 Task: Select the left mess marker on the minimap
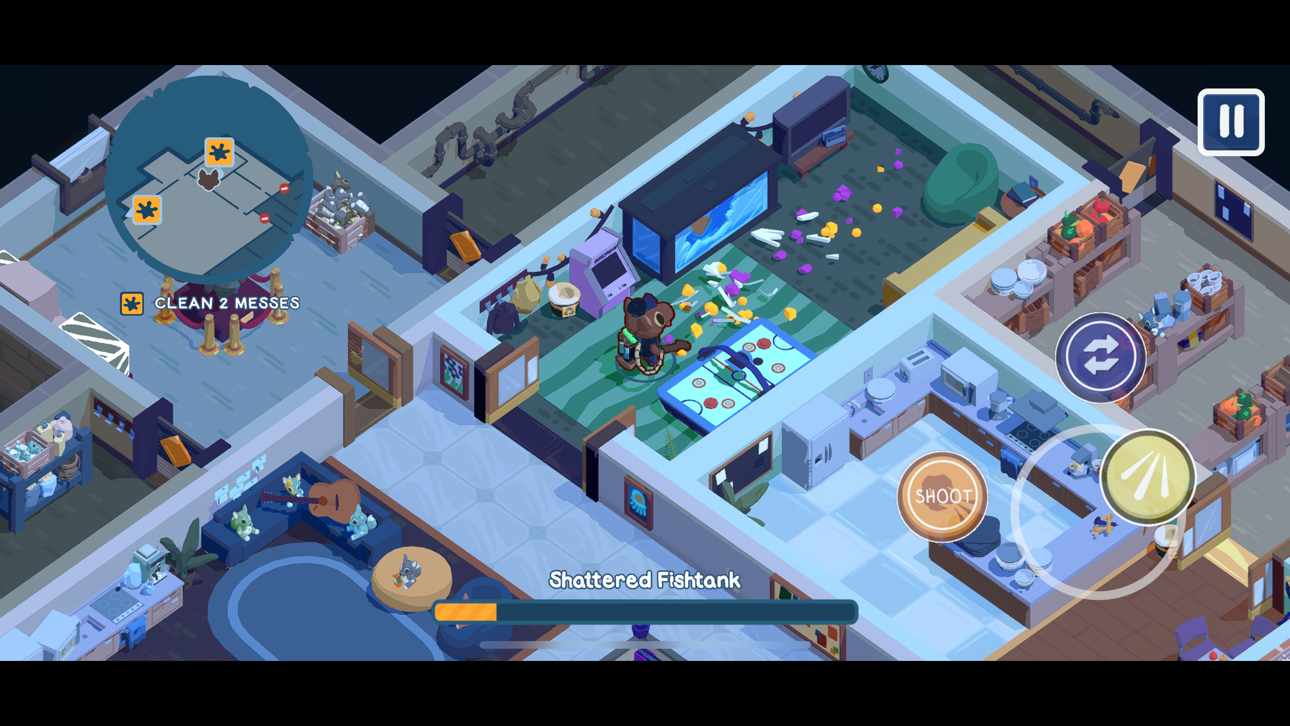point(148,209)
